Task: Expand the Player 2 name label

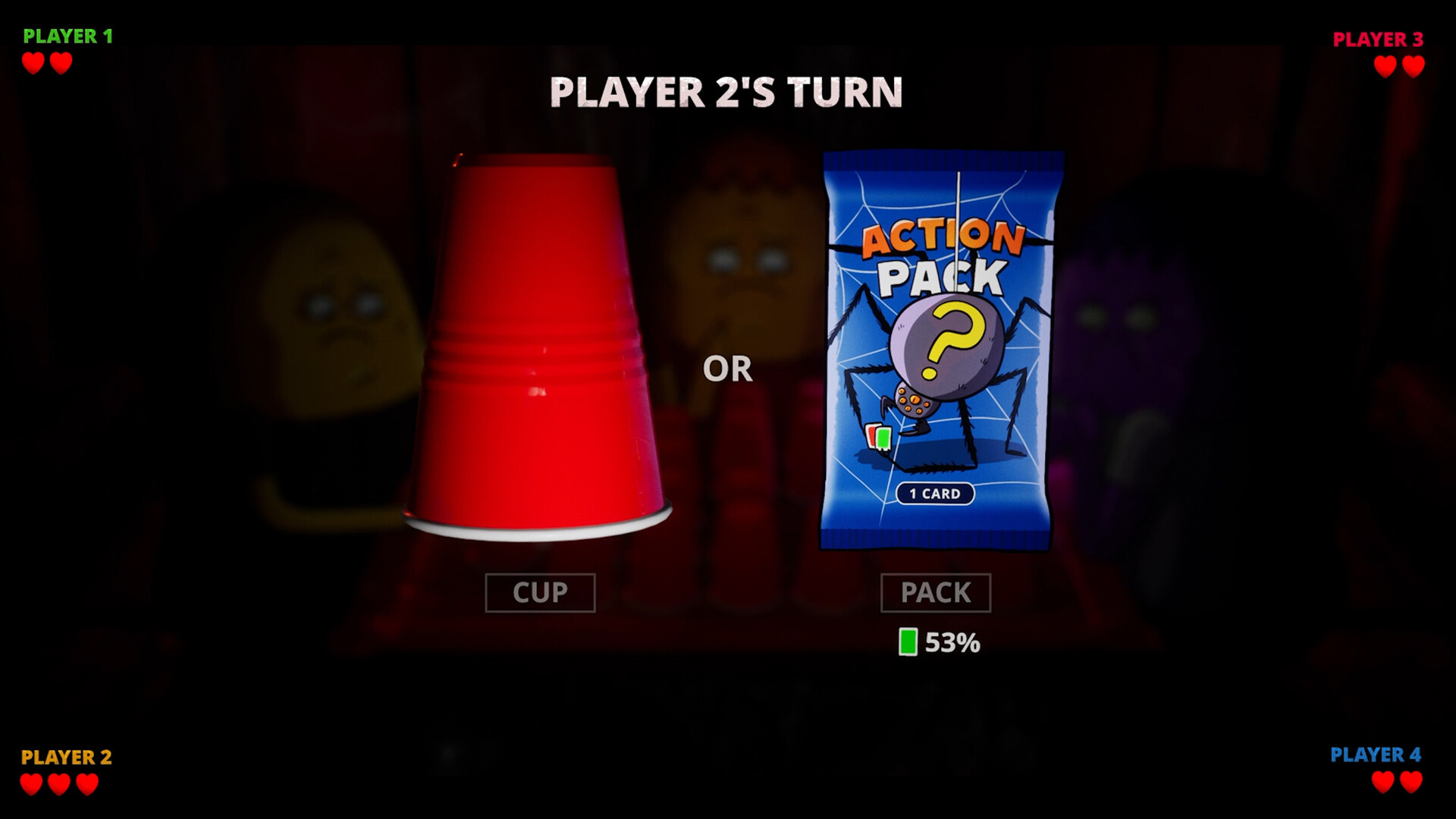Action: (x=67, y=755)
